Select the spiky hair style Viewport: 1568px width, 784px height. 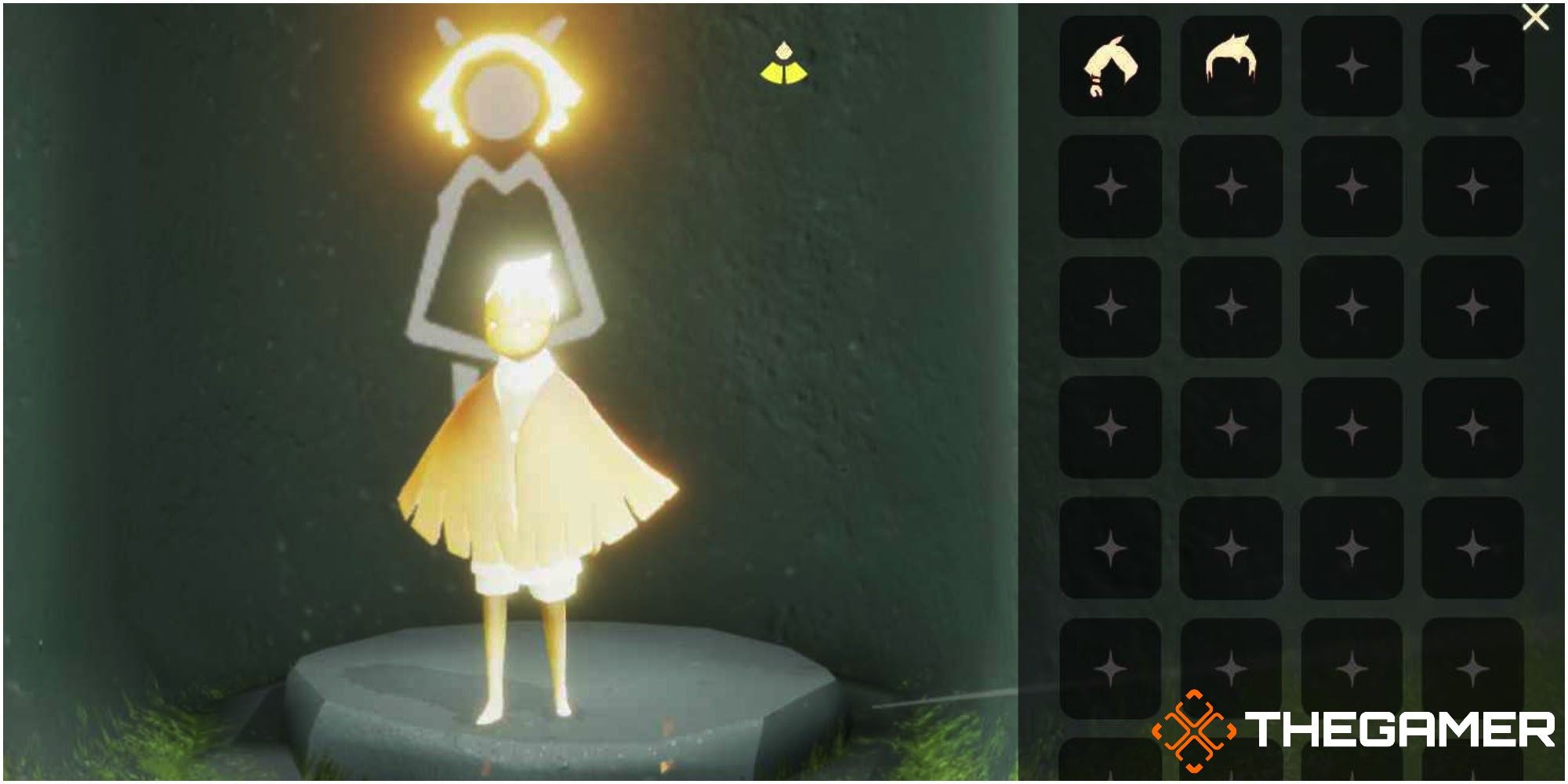[x=1231, y=67]
